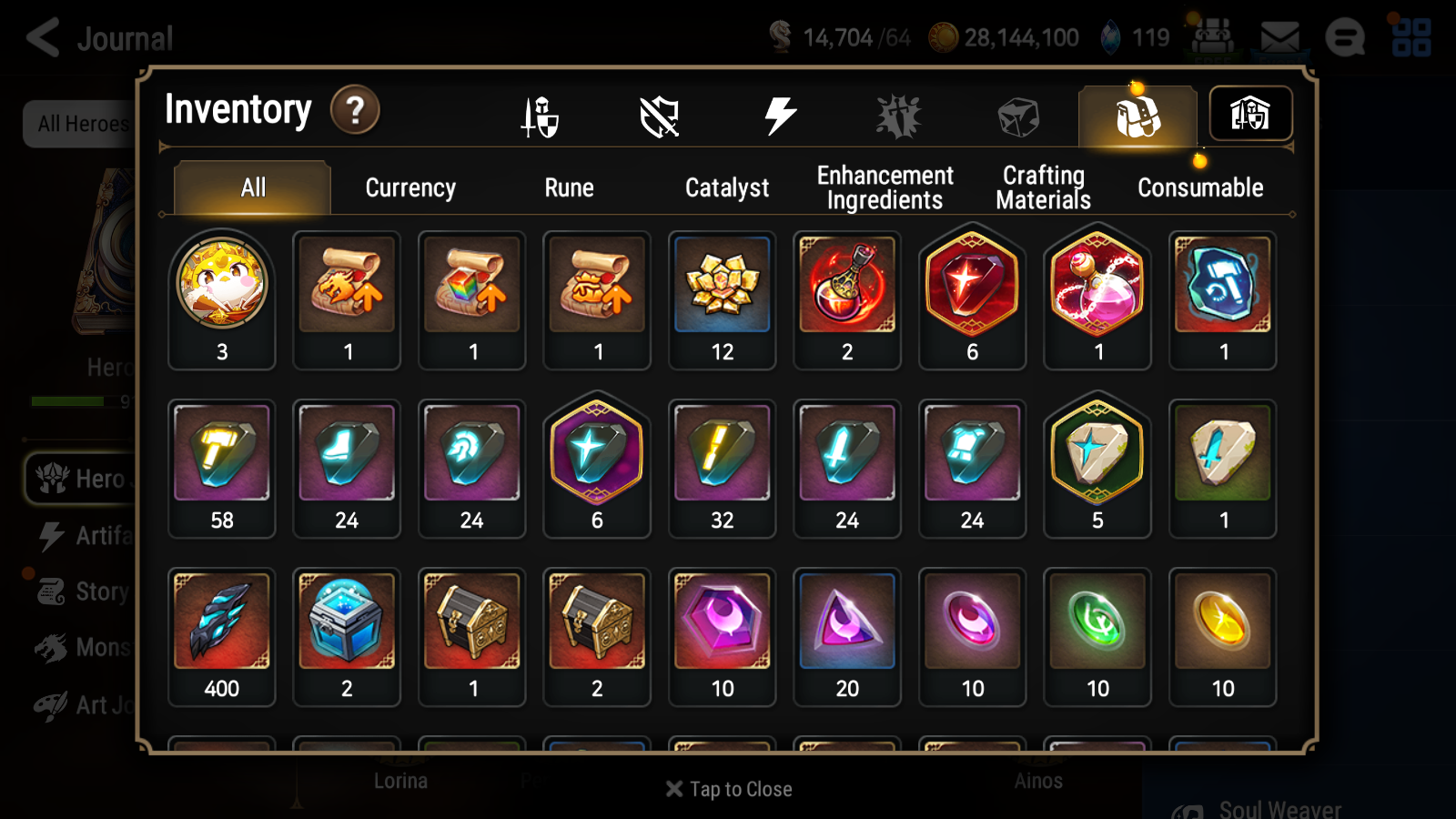Open the material cube filter icon
Viewport: 1456px width, 819px height.
[1016, 114]
